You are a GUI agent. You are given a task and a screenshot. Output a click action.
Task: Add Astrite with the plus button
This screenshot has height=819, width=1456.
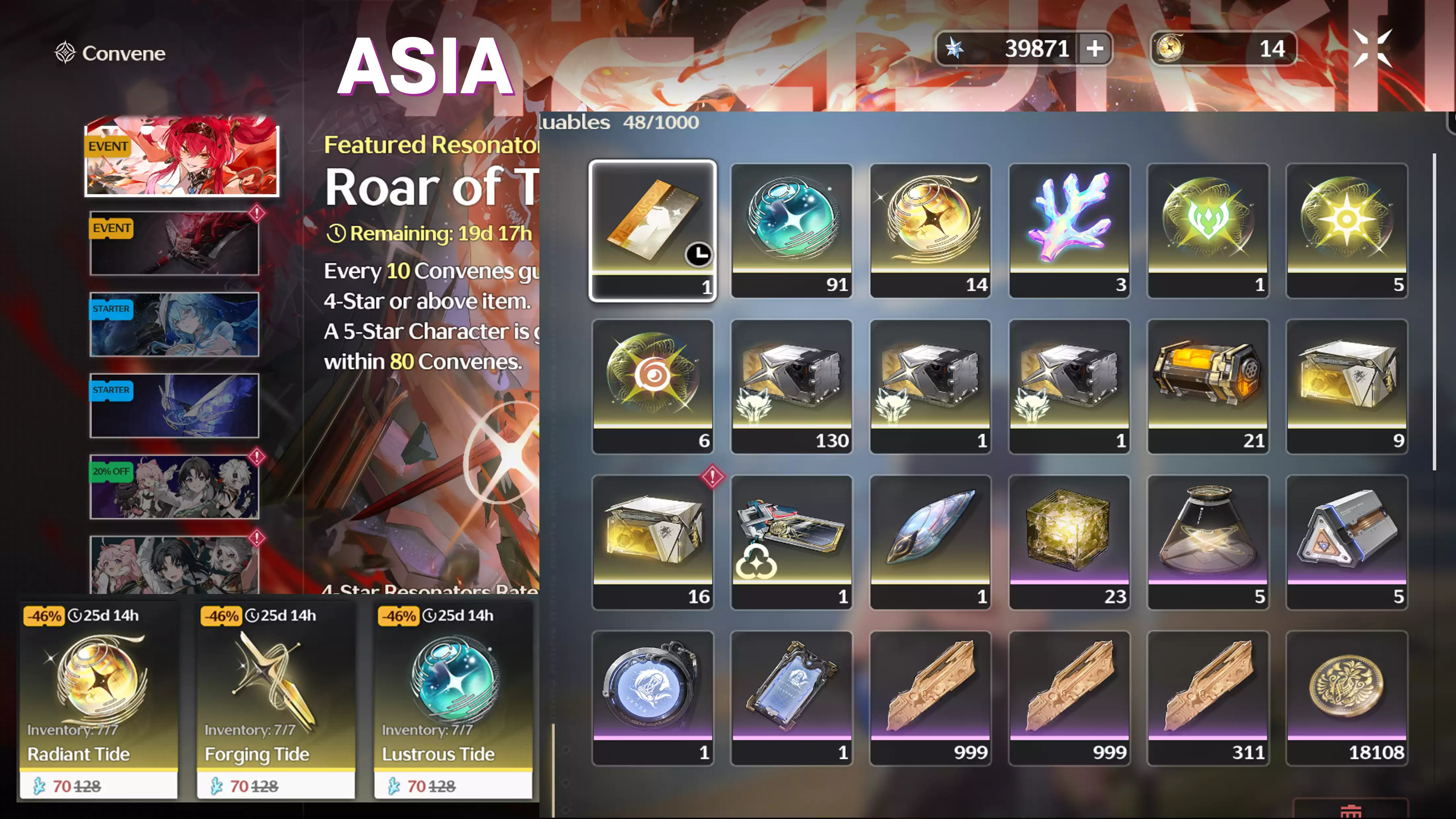[x=1095, y=49]
